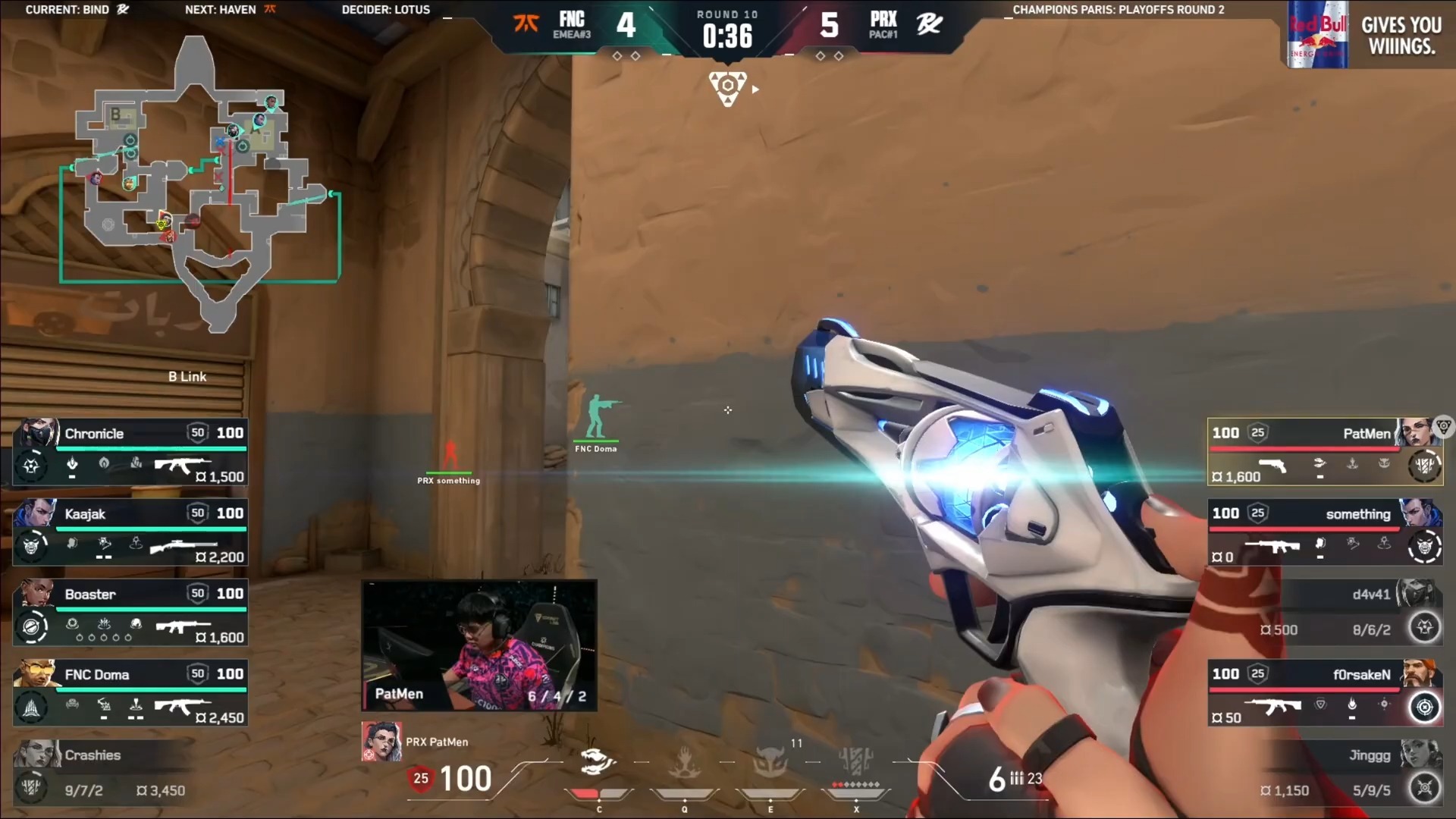
Task: Select Chronicle's player card
Action: click(130, 453)
